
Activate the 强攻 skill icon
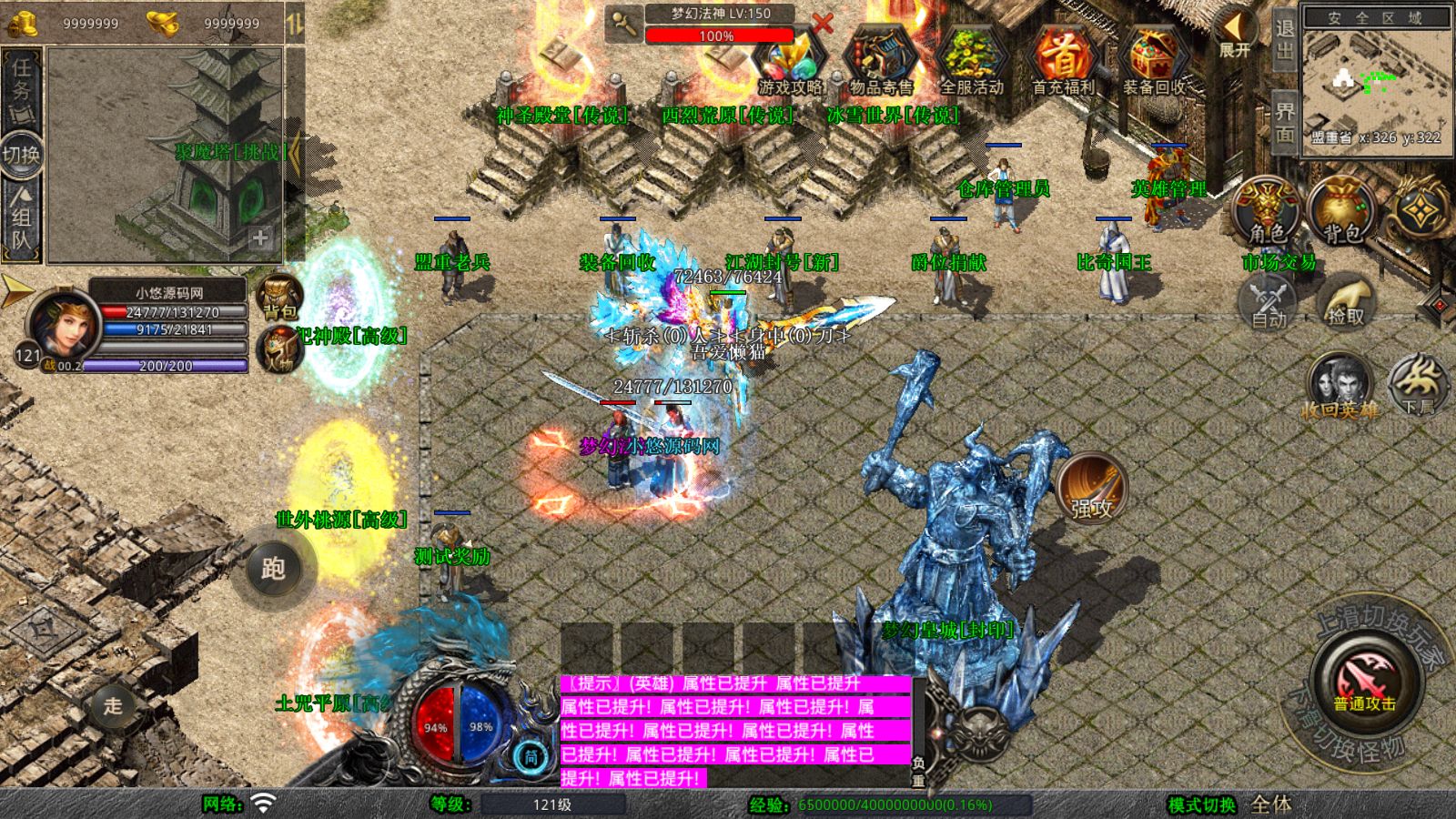pos(1091,488)
